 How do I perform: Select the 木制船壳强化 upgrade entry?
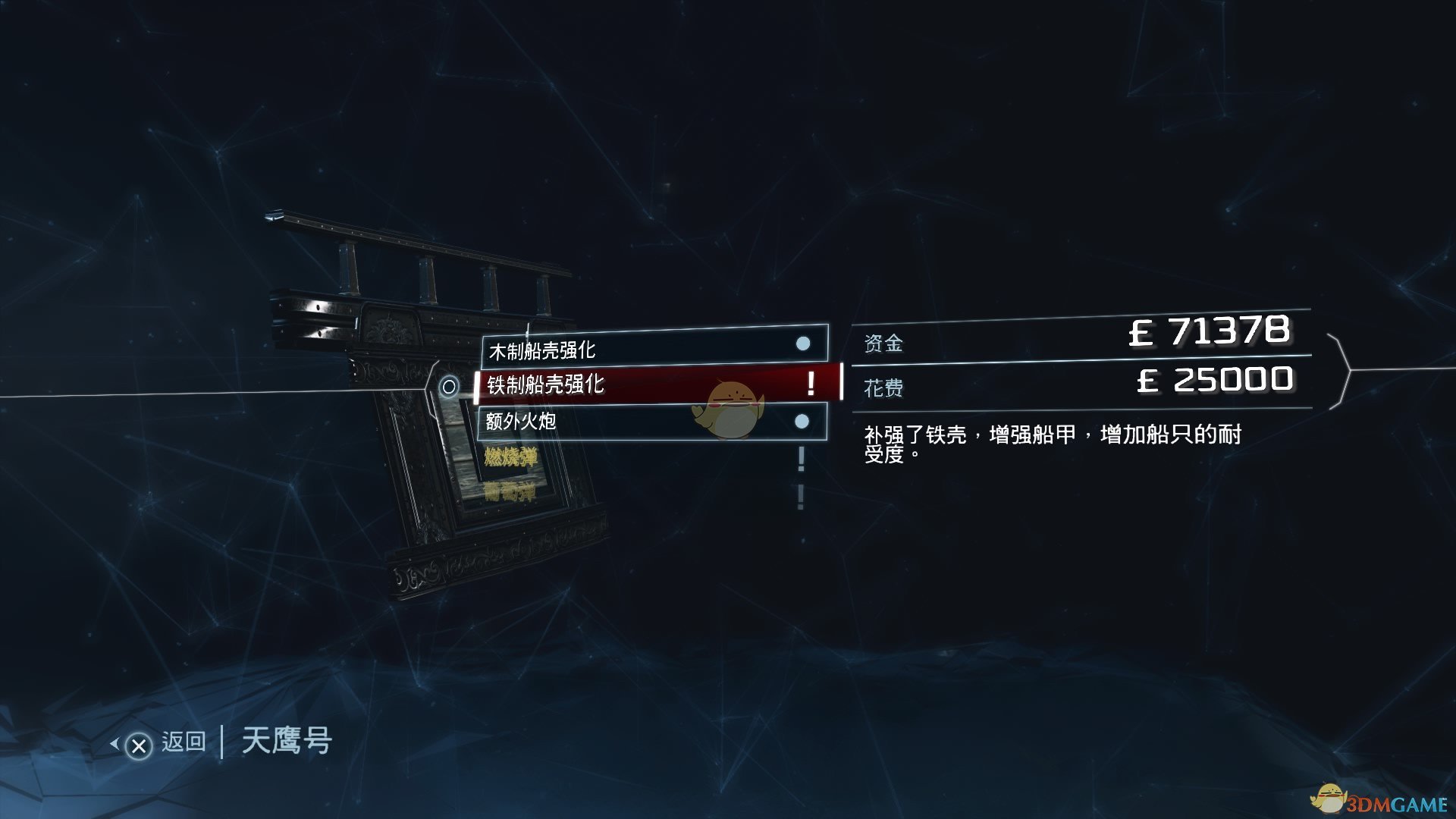(652, 348)
